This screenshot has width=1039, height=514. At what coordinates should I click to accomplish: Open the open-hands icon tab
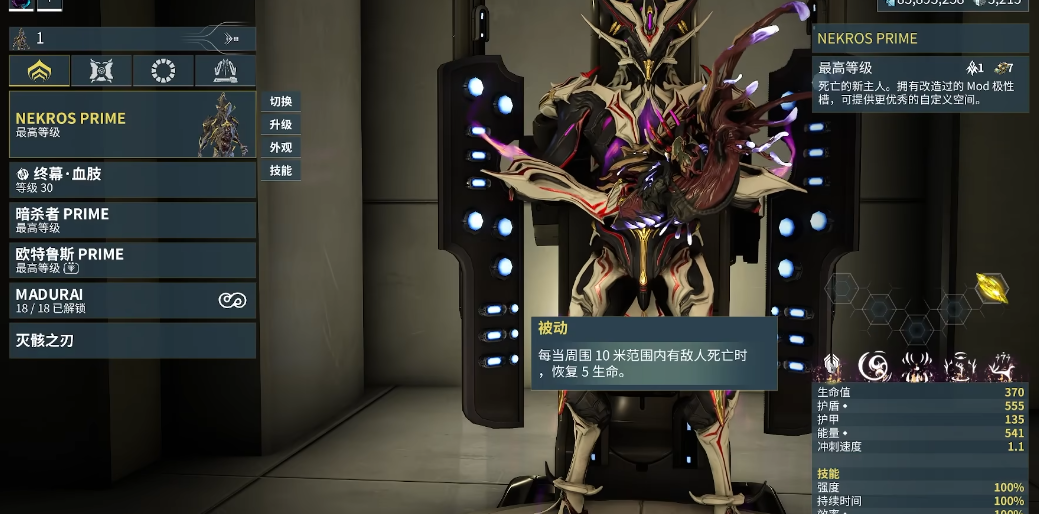click(x=224, y=71)
